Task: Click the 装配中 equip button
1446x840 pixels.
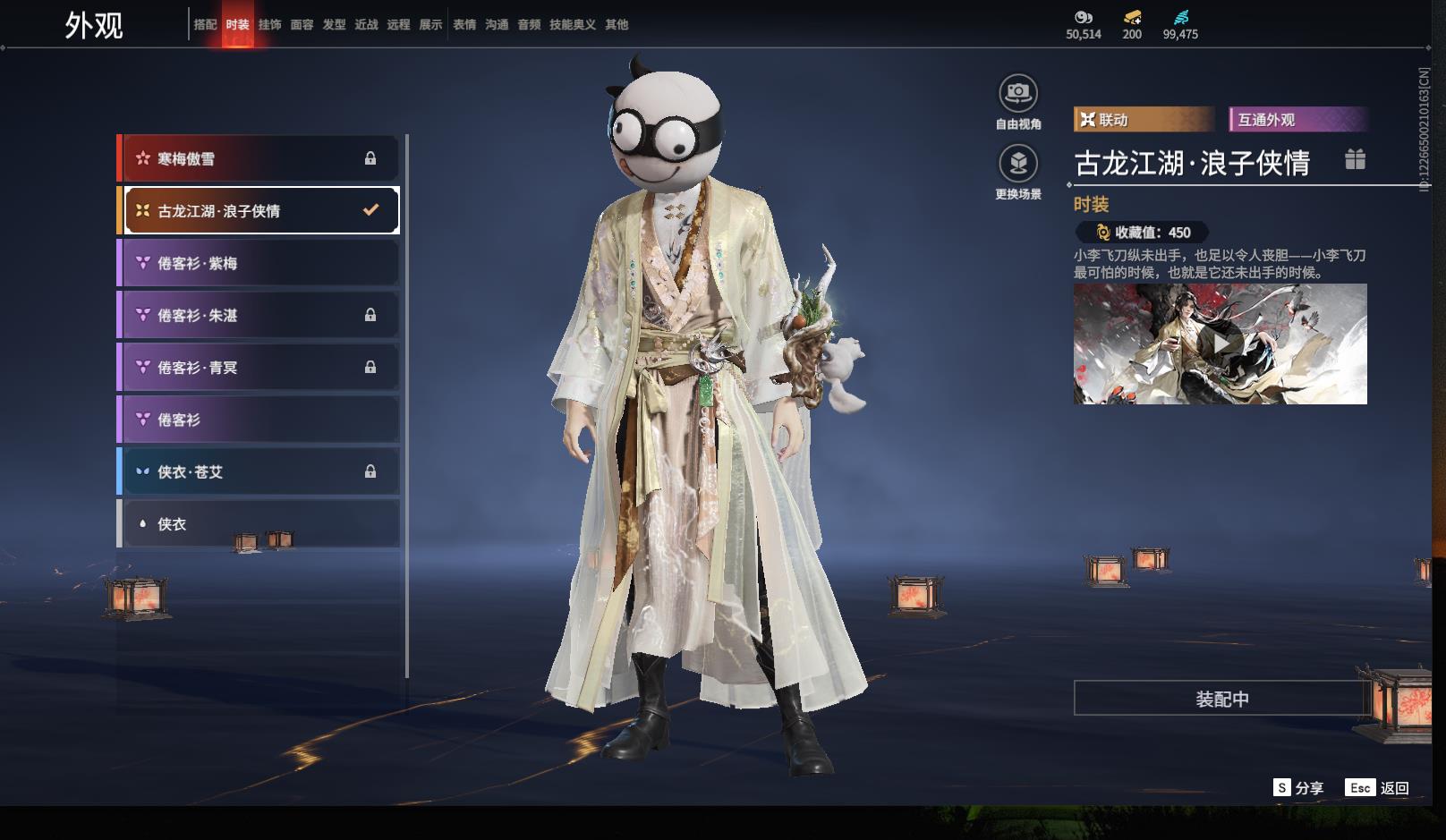Action: coord(1221,699)
